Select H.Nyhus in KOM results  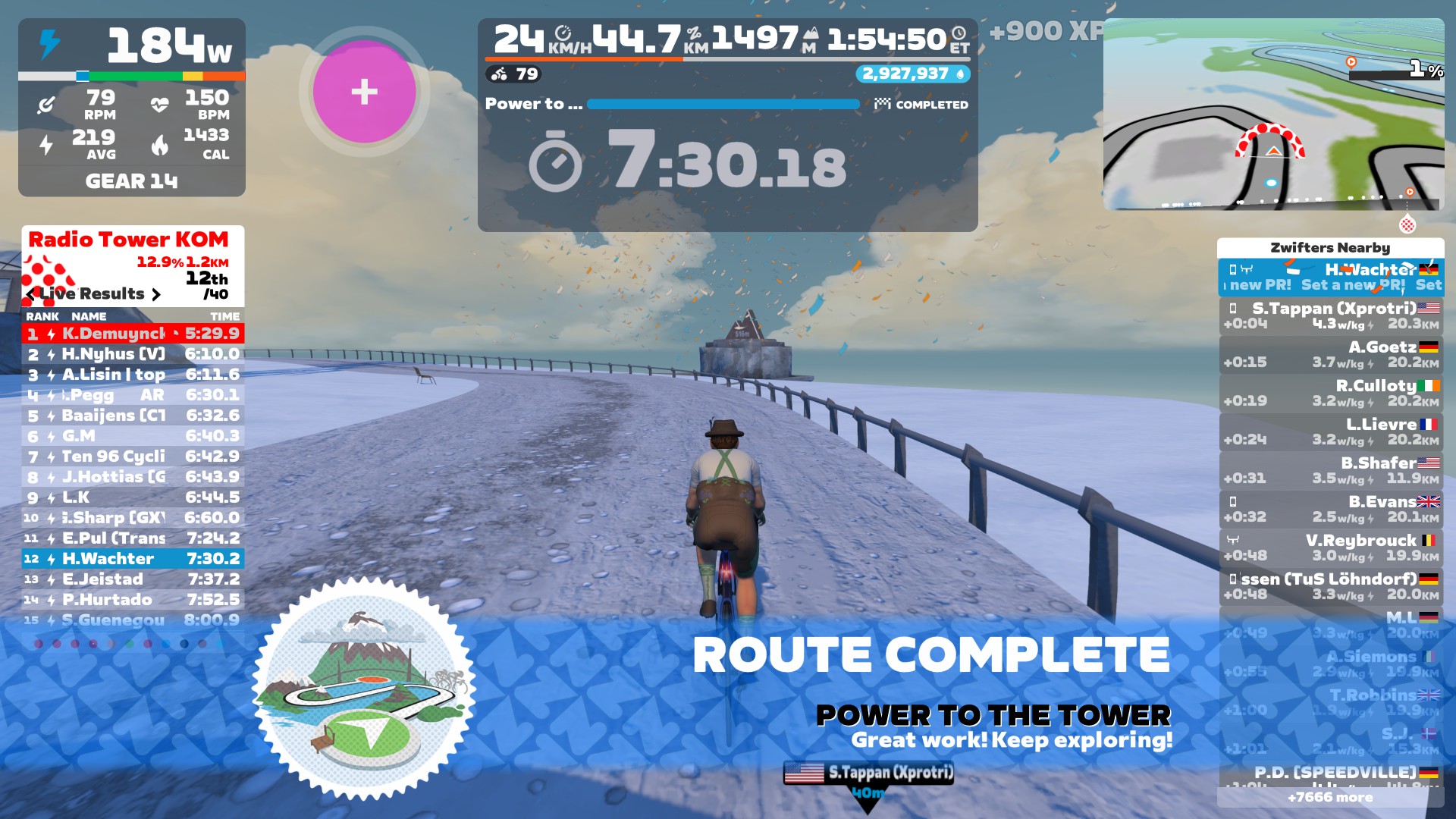[x=133, y=354]
